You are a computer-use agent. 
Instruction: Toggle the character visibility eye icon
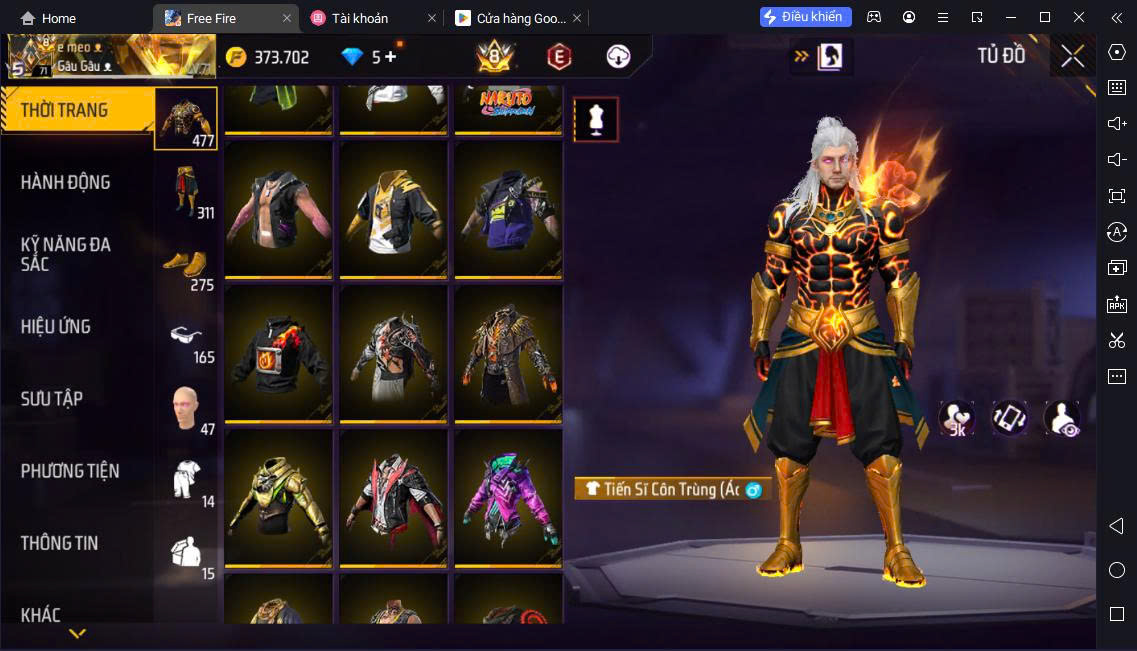1062,418
